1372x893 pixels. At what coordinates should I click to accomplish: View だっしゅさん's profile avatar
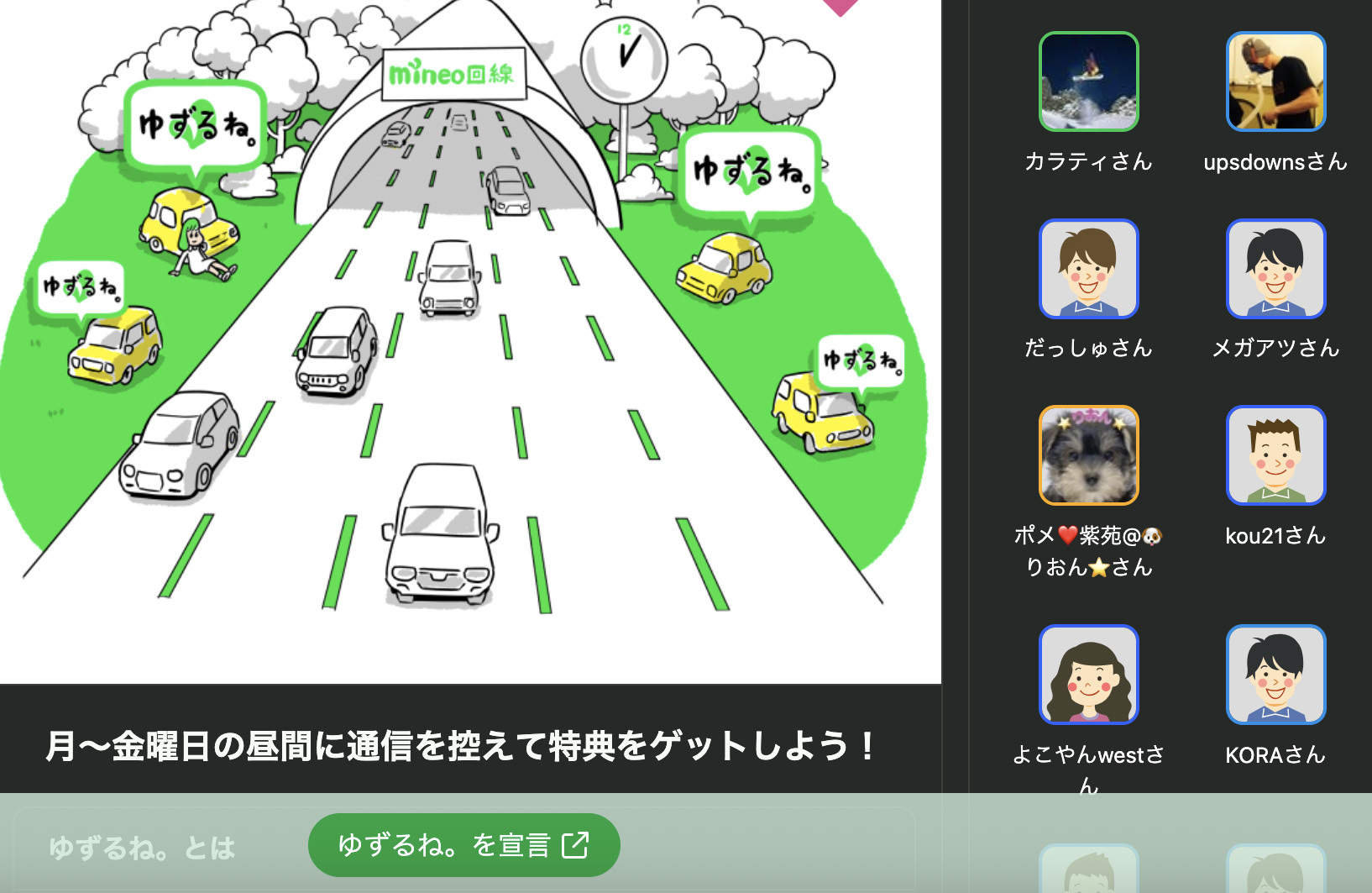pyautogui.click(x=1088, y=269)
